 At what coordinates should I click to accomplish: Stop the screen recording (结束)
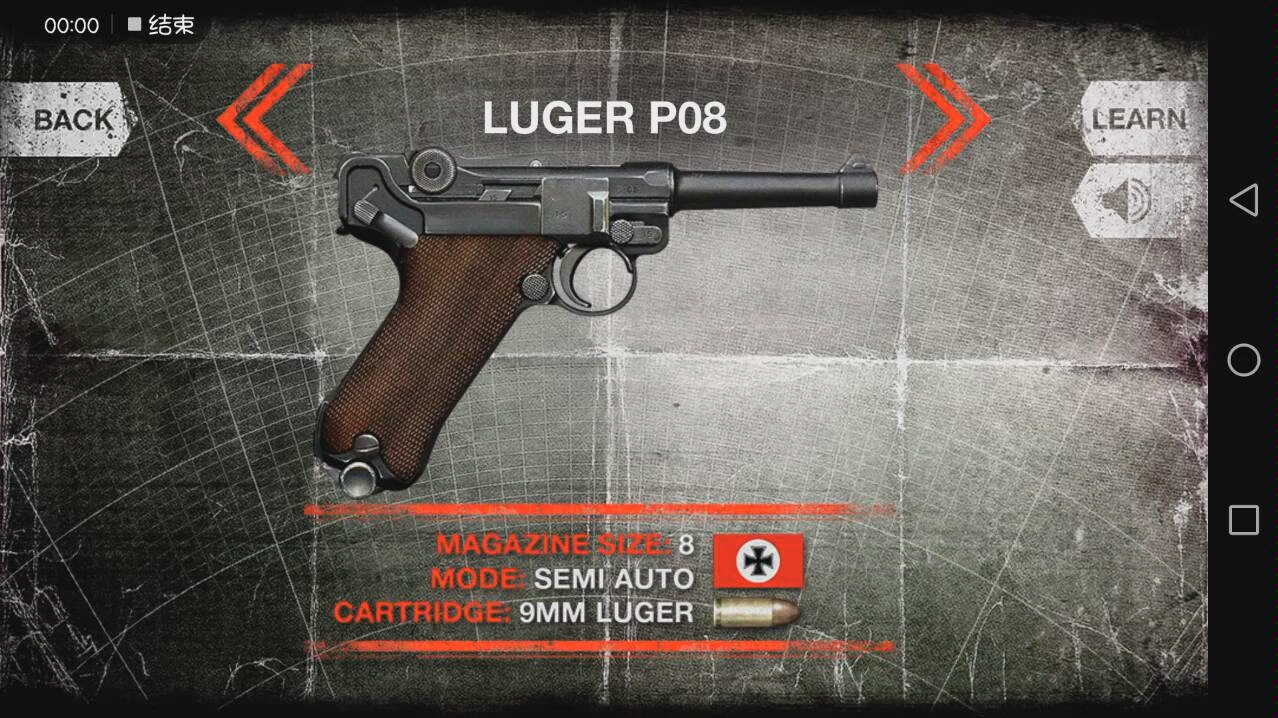(x=161, y=26)
